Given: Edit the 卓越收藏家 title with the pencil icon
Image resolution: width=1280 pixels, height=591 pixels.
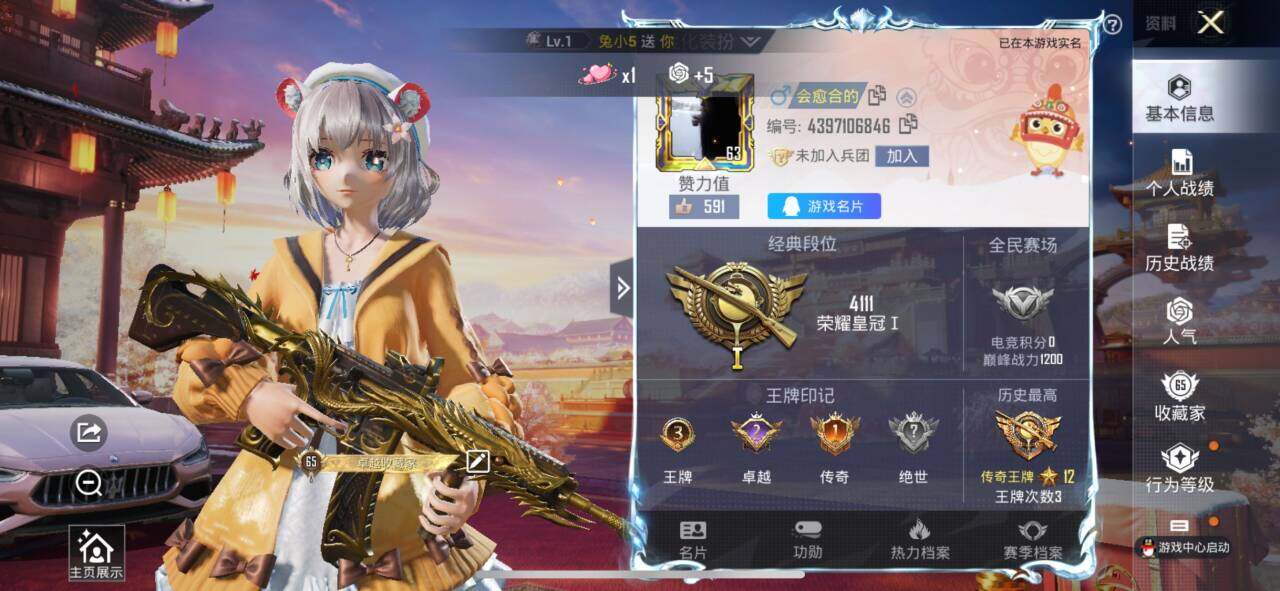Looking at the screenshot, I should point(477,461).
